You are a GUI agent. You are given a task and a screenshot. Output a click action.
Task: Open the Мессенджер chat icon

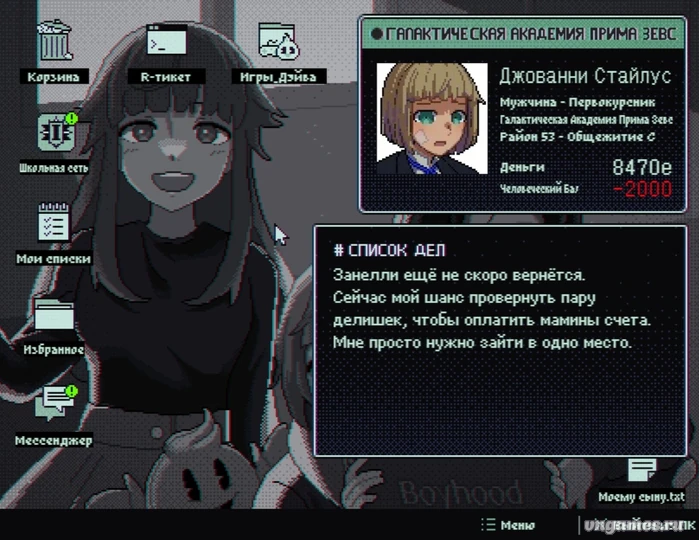coord(54,405)
